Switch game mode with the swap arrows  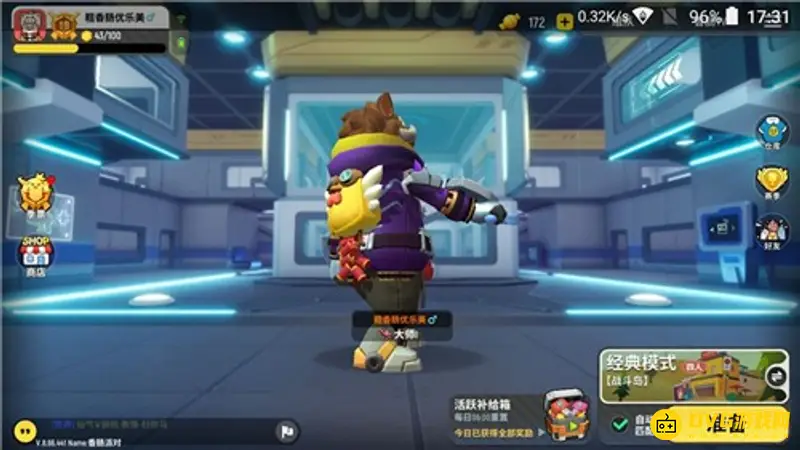775,375
